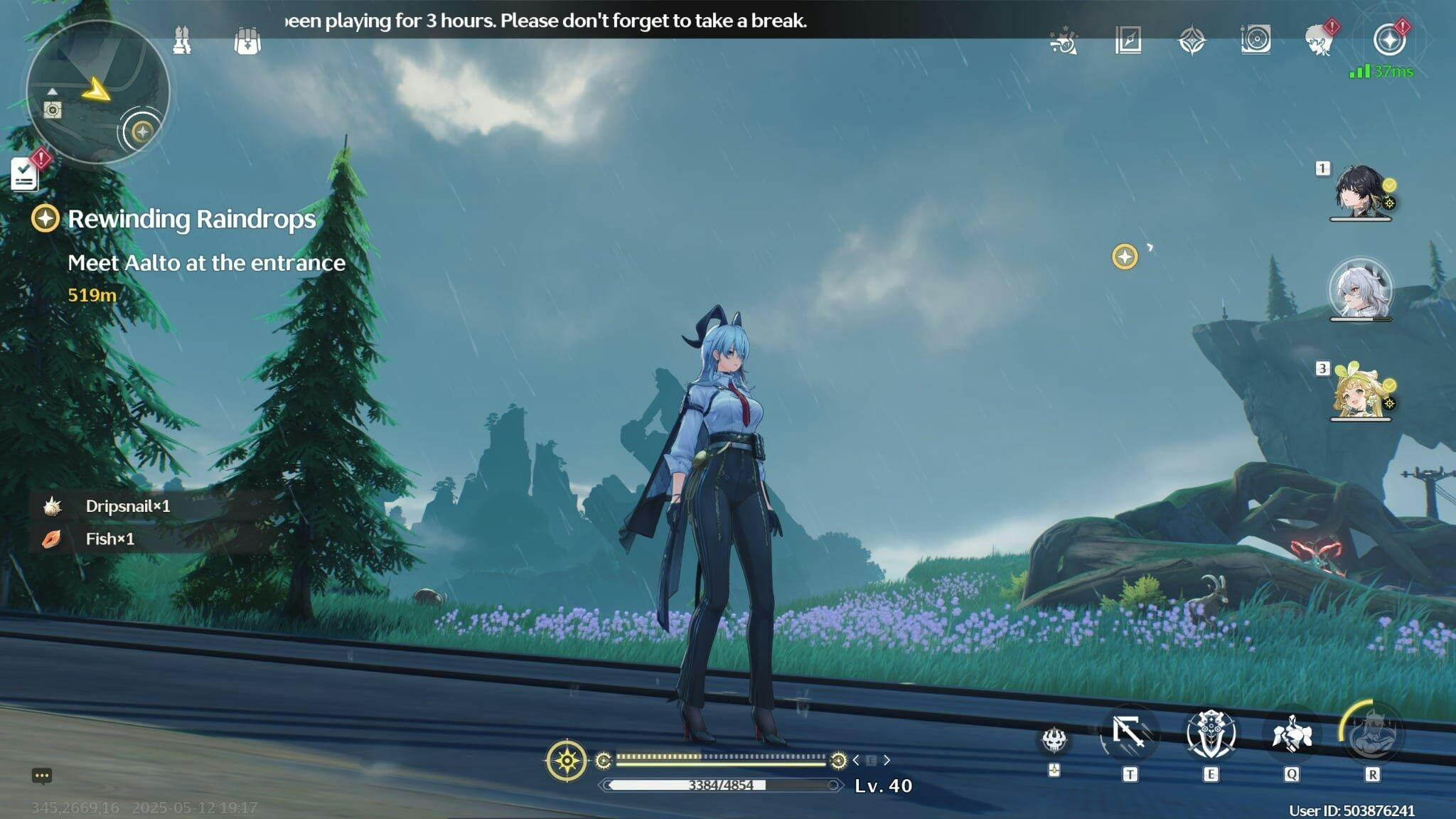Open the square ringed-disc icon

1256,40
